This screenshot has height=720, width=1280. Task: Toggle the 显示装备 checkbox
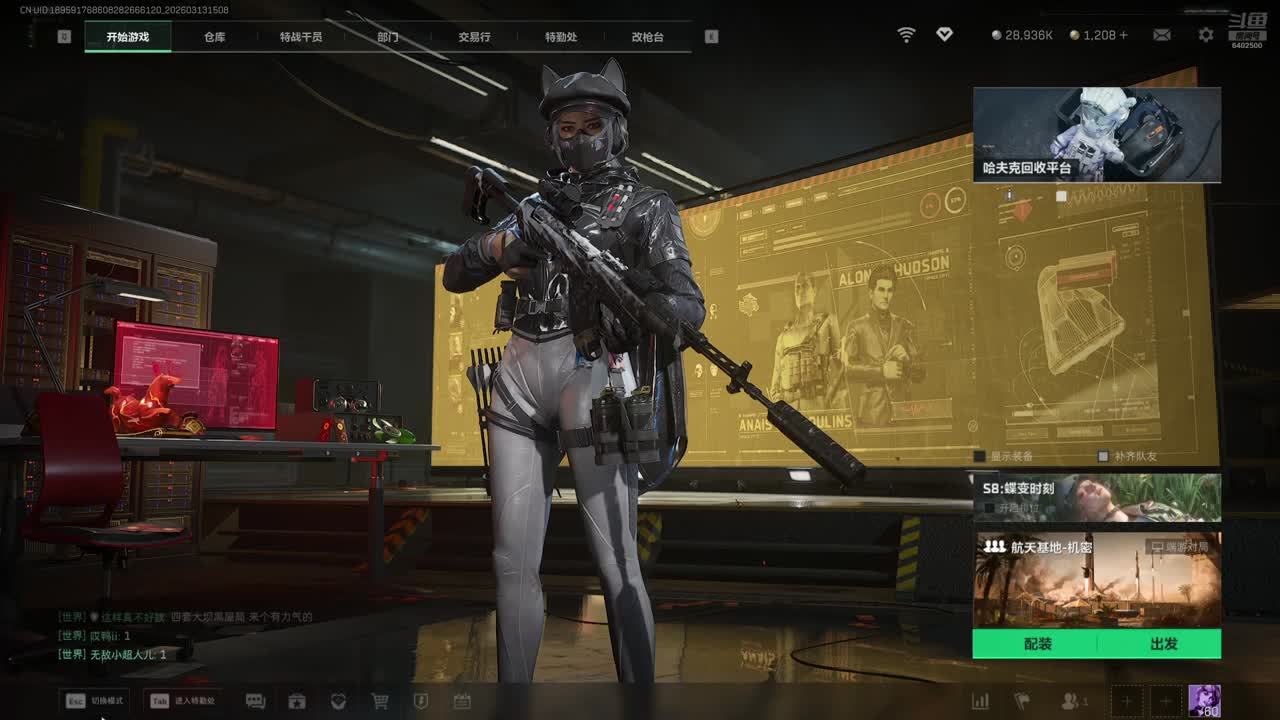pyautogui.click(x=980, y=456)
